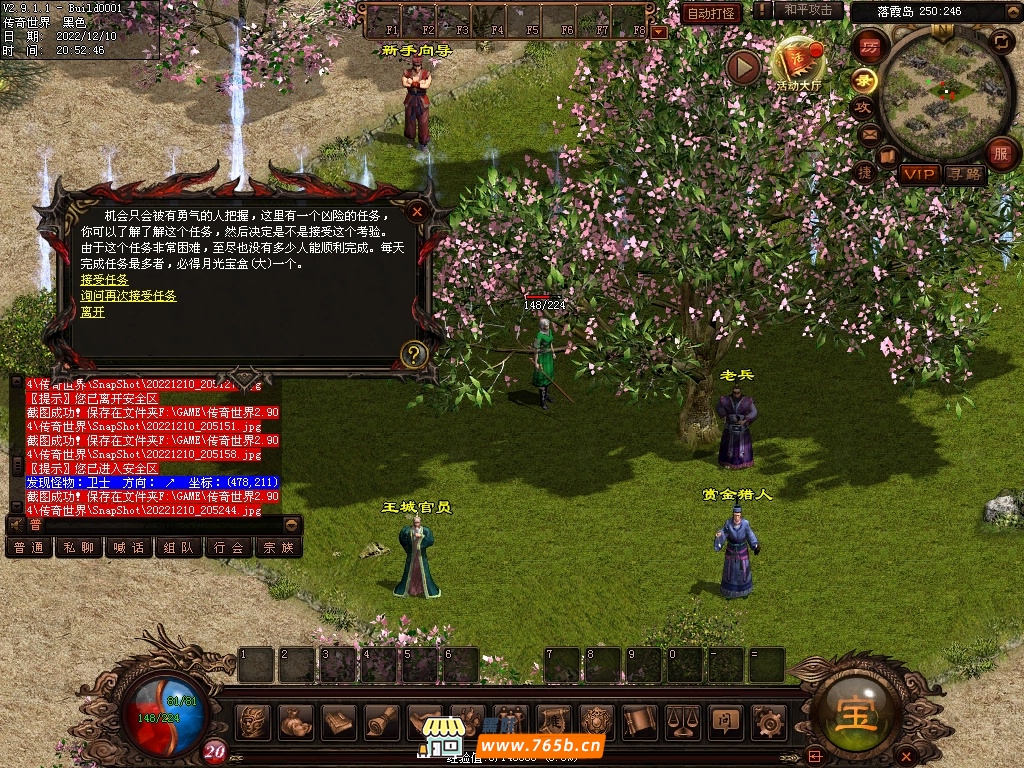Viewport: 1024px width, 768px height.
Task: Select 询问再次接受任务 in the dialogue
Action: 128,296
